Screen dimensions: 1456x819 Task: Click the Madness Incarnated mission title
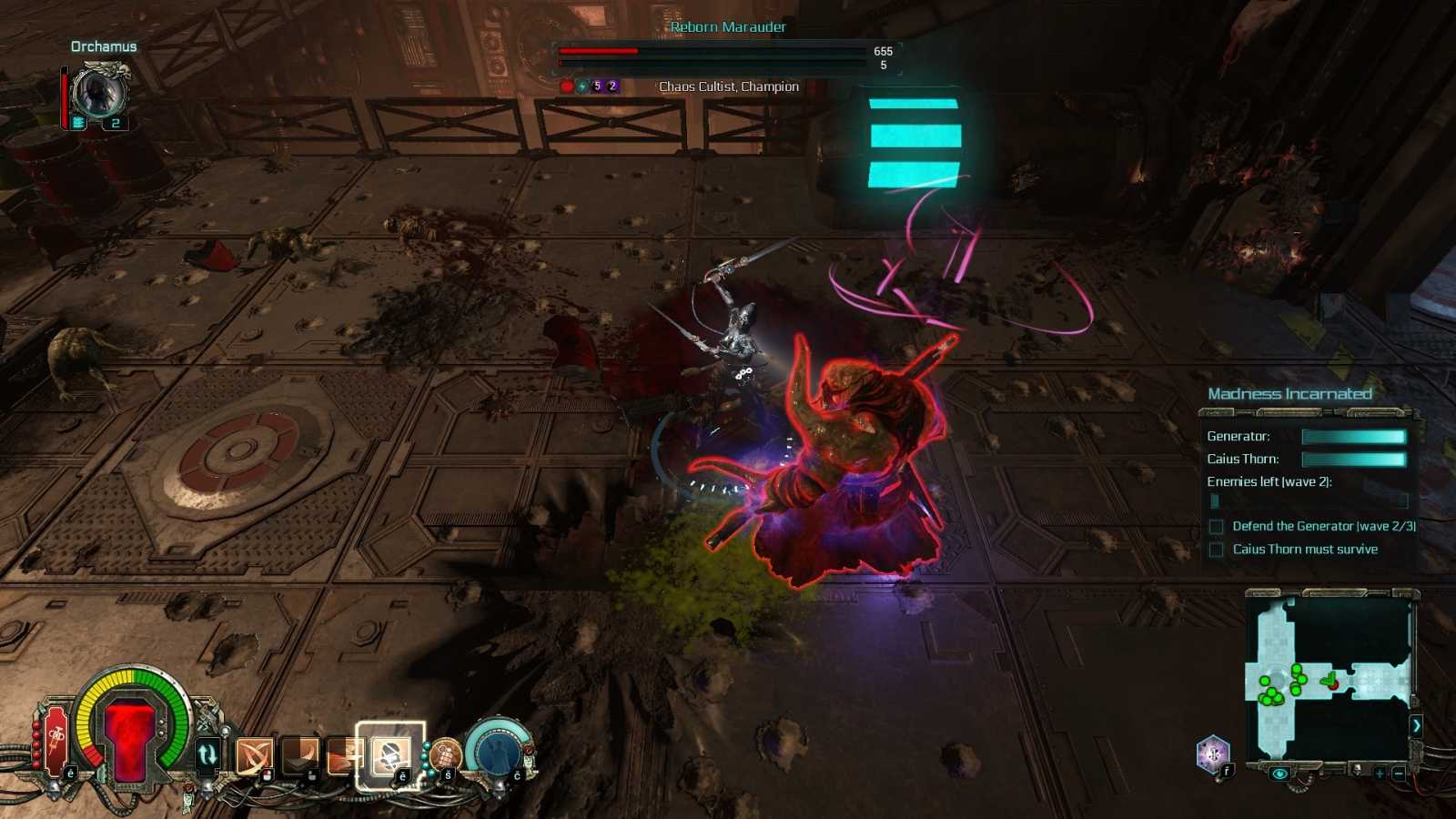(x=1289, y=393)
